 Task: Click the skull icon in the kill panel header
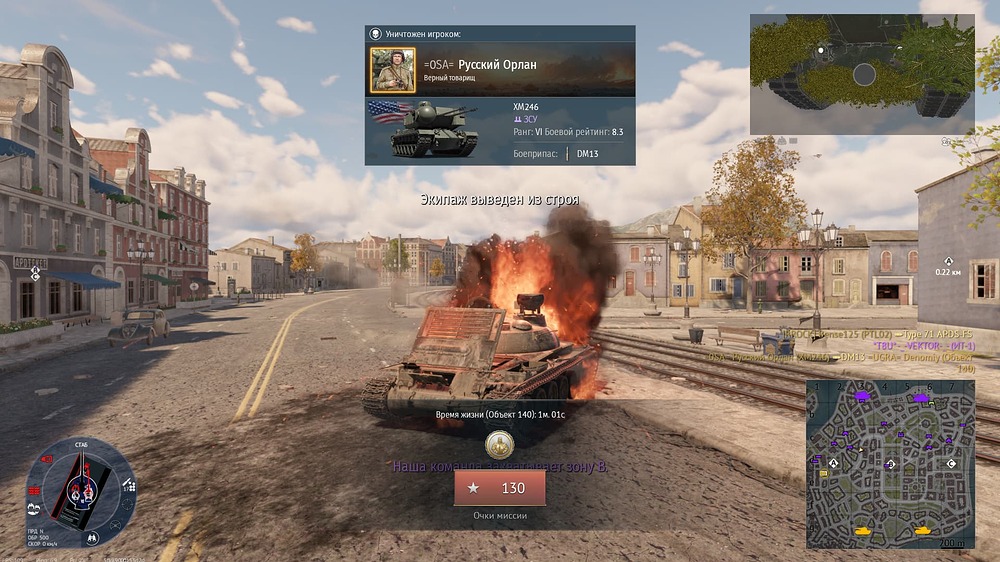click(376, 34)
